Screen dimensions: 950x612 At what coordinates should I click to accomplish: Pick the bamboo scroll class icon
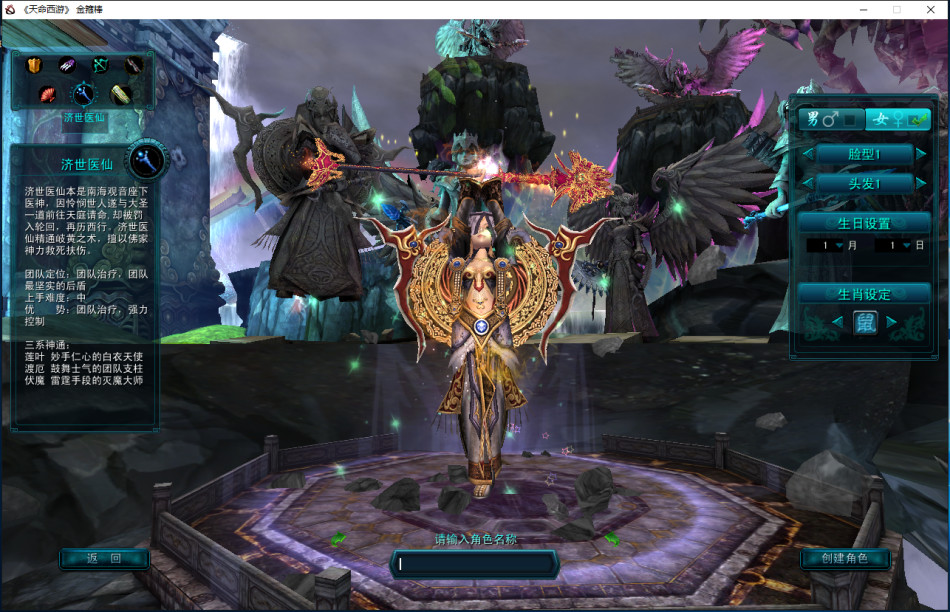(120, 94)
